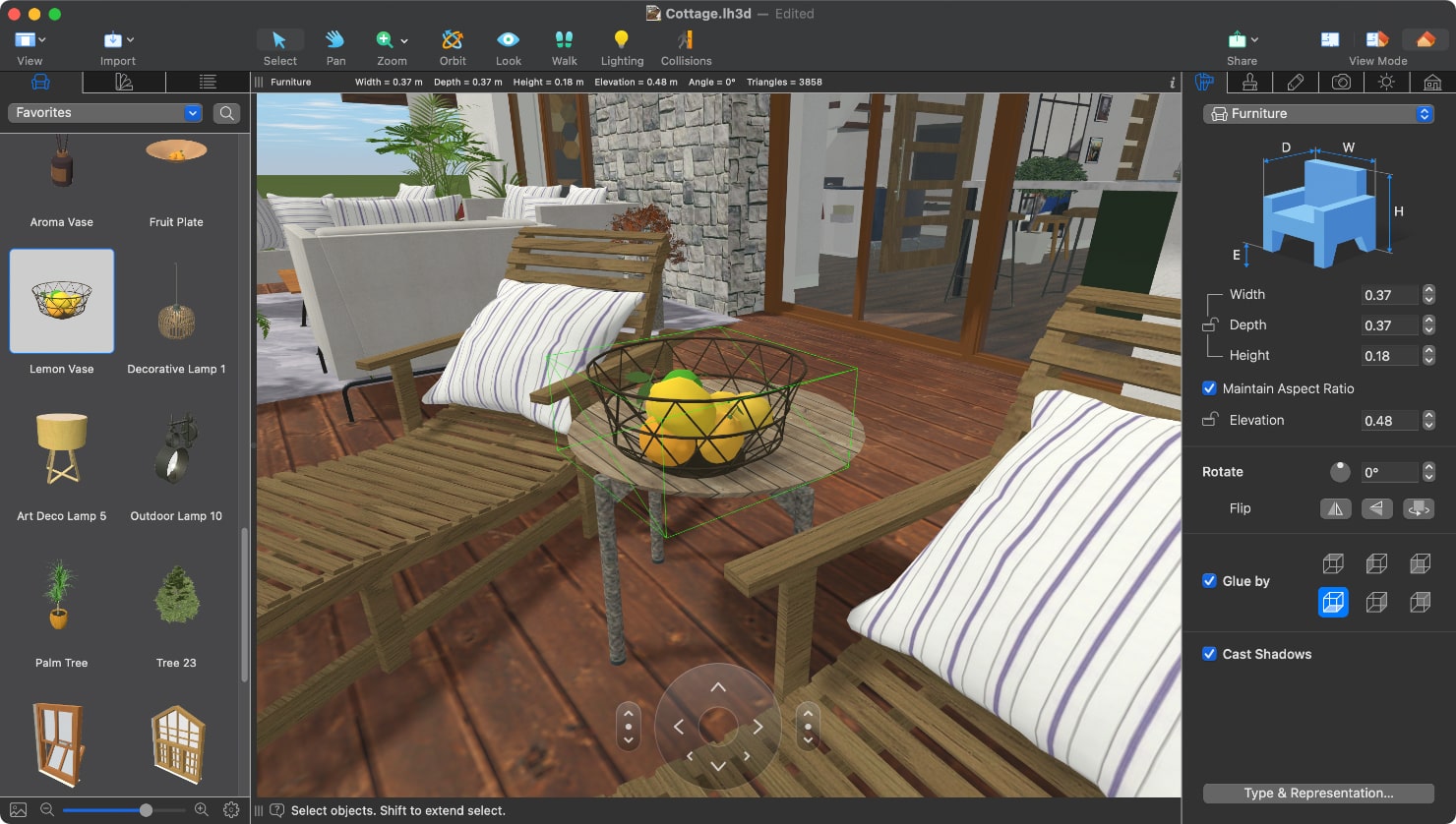Screen dimensions: 1456x824
Task: Select the Pan tool in the toolbar
Action: pos(334,44)
